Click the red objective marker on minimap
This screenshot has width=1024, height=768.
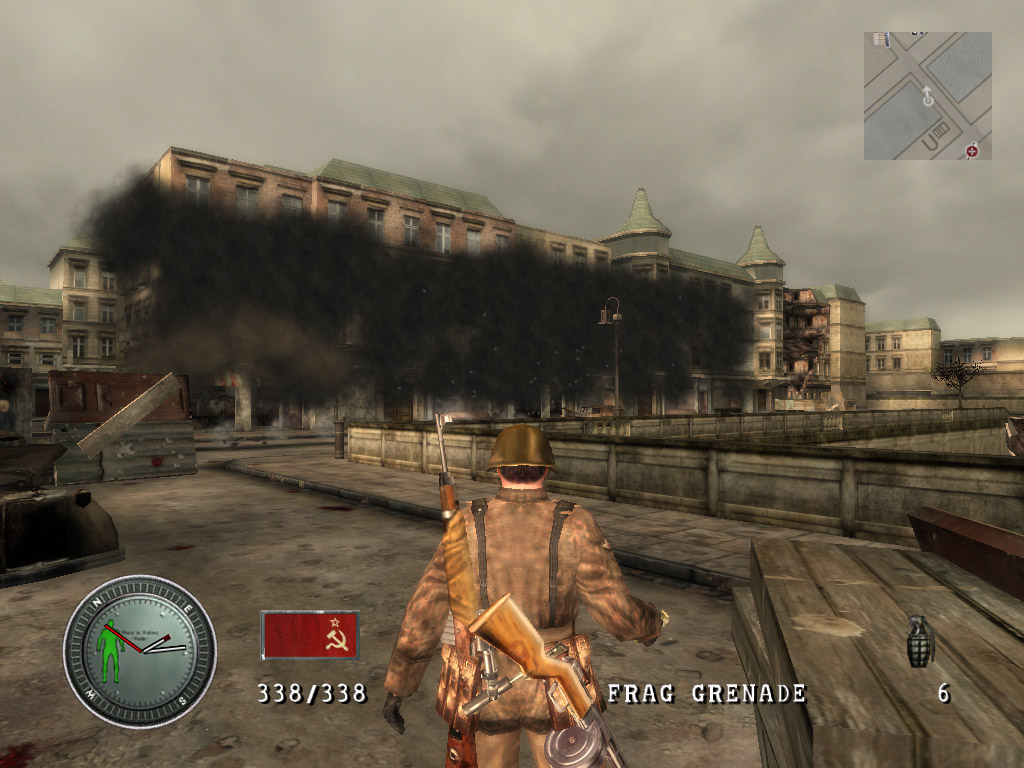[971, 150]
